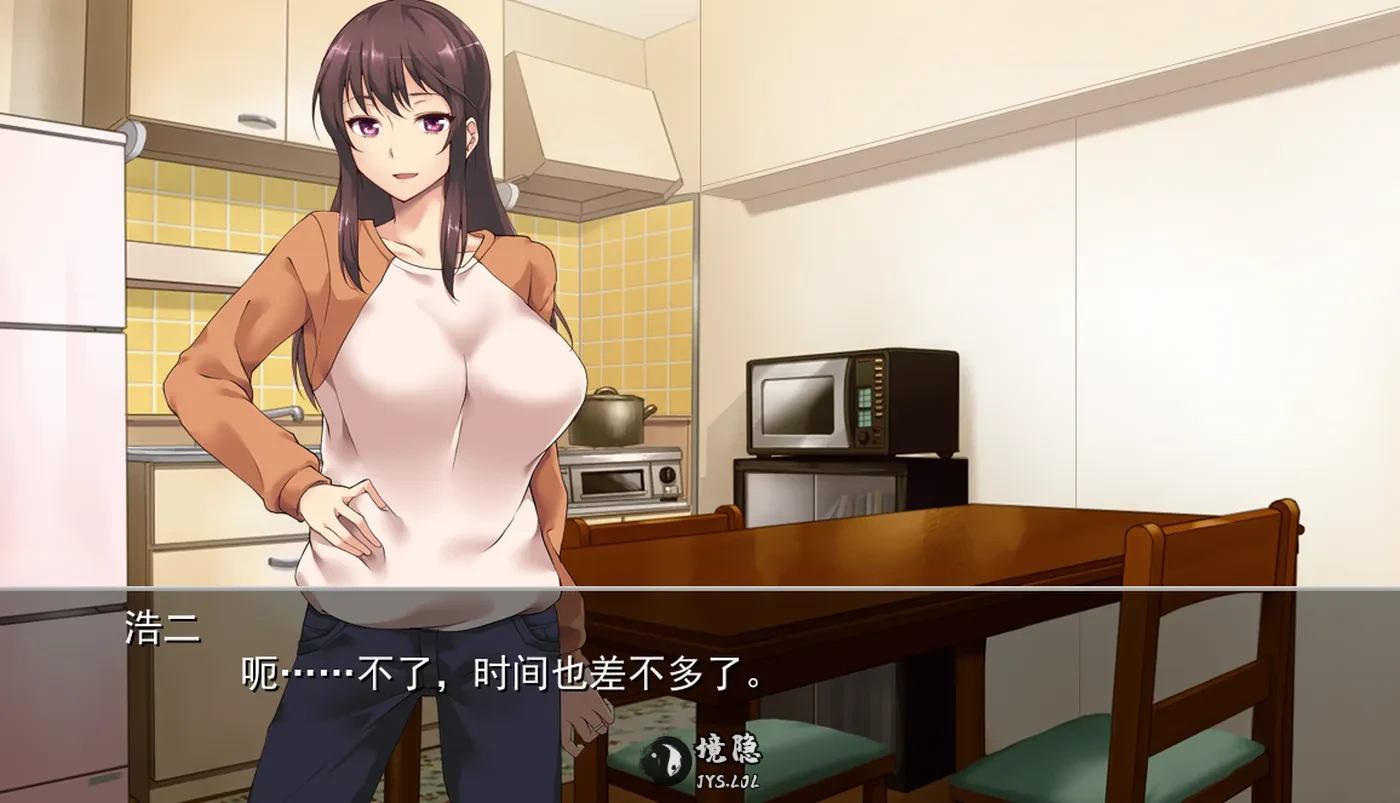Click the drawer handle below the counter

[x=277, y=560]
